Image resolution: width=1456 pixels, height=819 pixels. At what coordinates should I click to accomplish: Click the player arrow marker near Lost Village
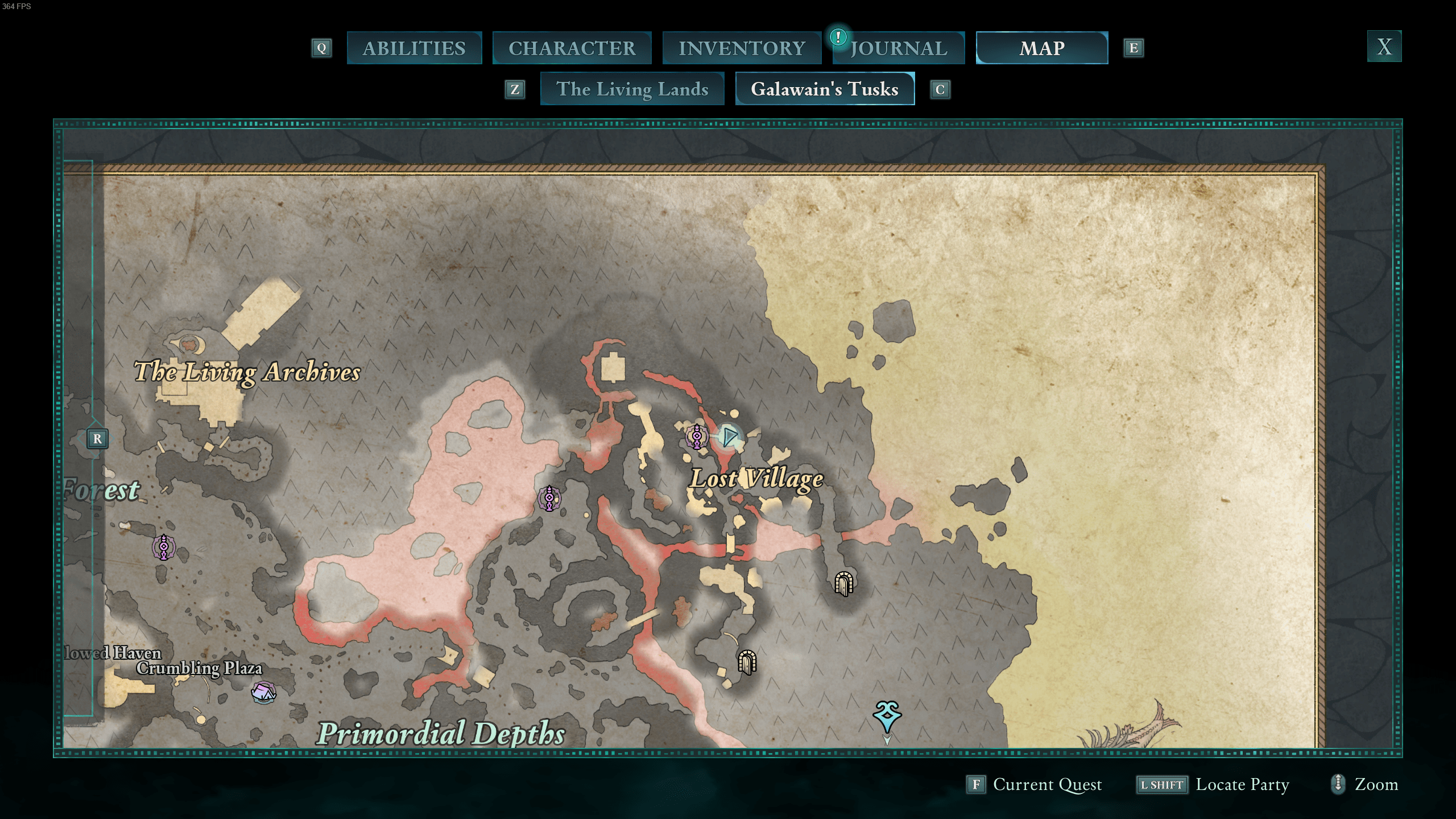[729, 436]
